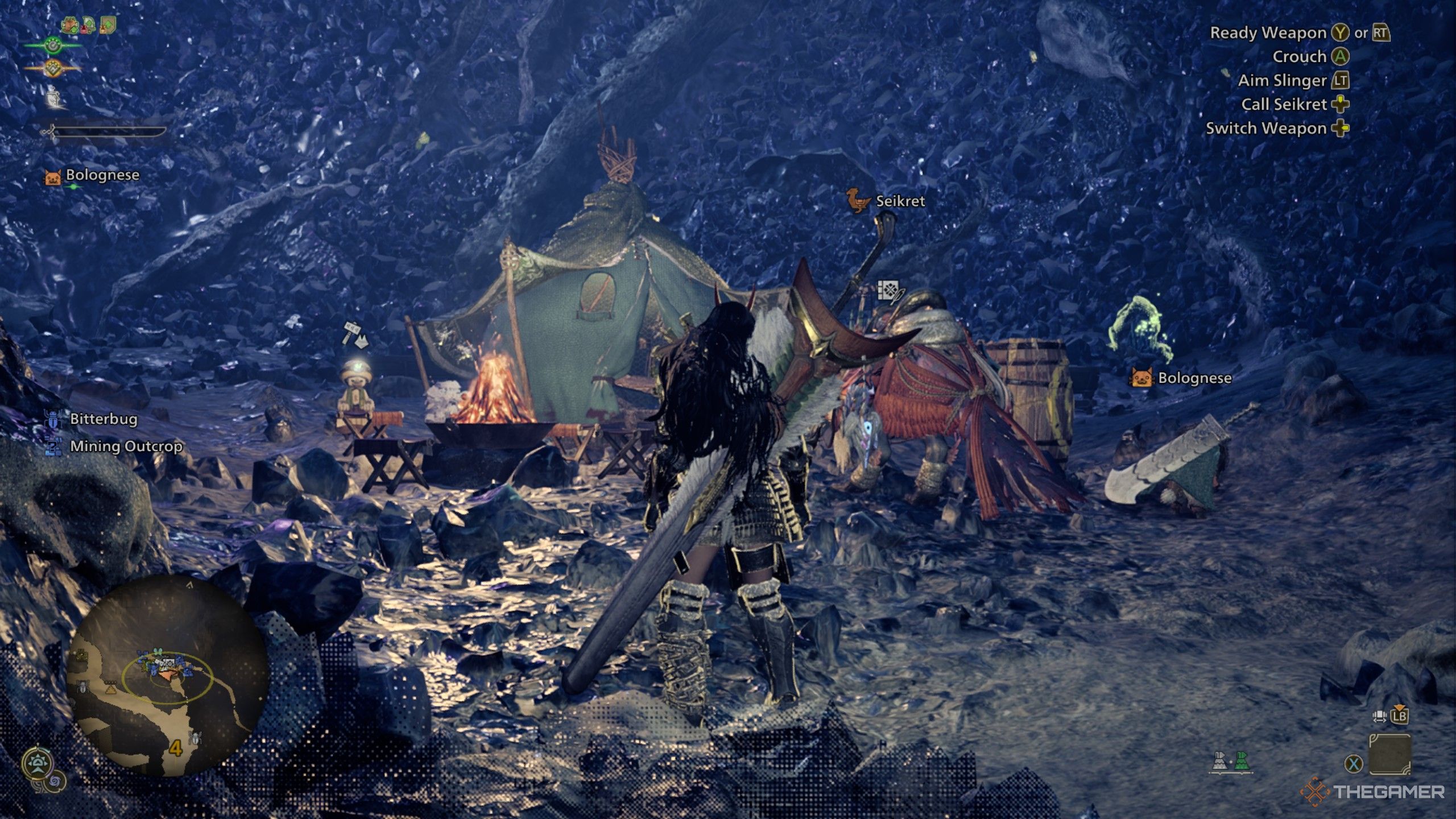Select the empty item bar slot
The width and height of the screenshot is (1456, 819).
1389,754
